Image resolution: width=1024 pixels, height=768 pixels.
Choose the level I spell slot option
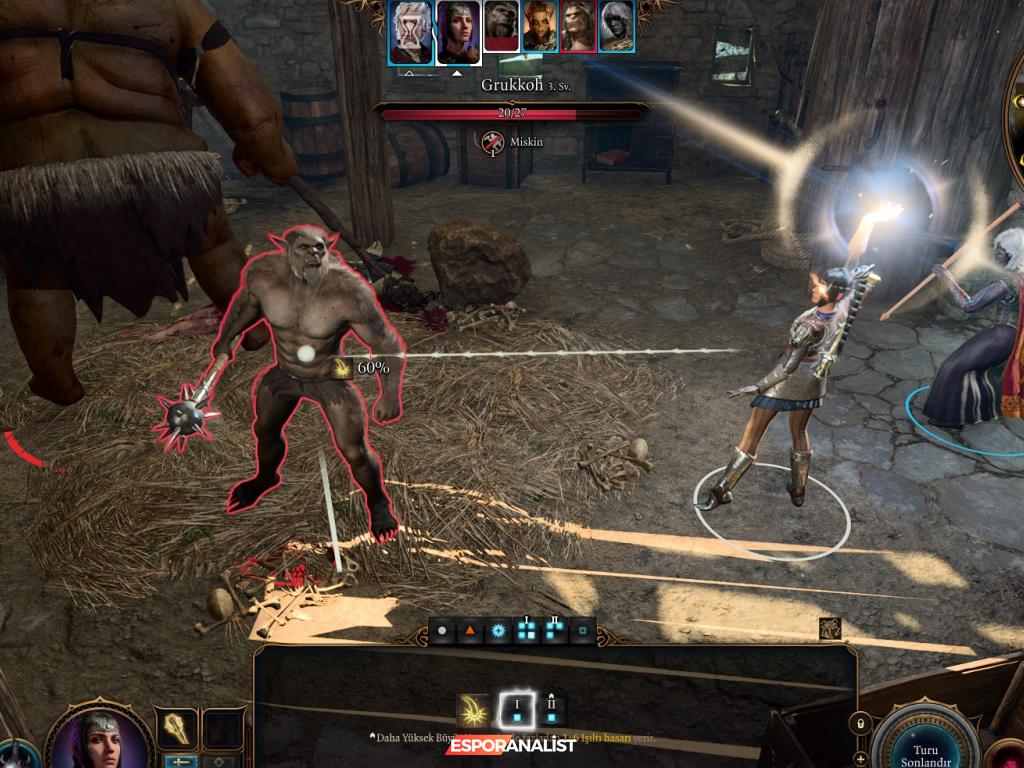tap(517, 710)
